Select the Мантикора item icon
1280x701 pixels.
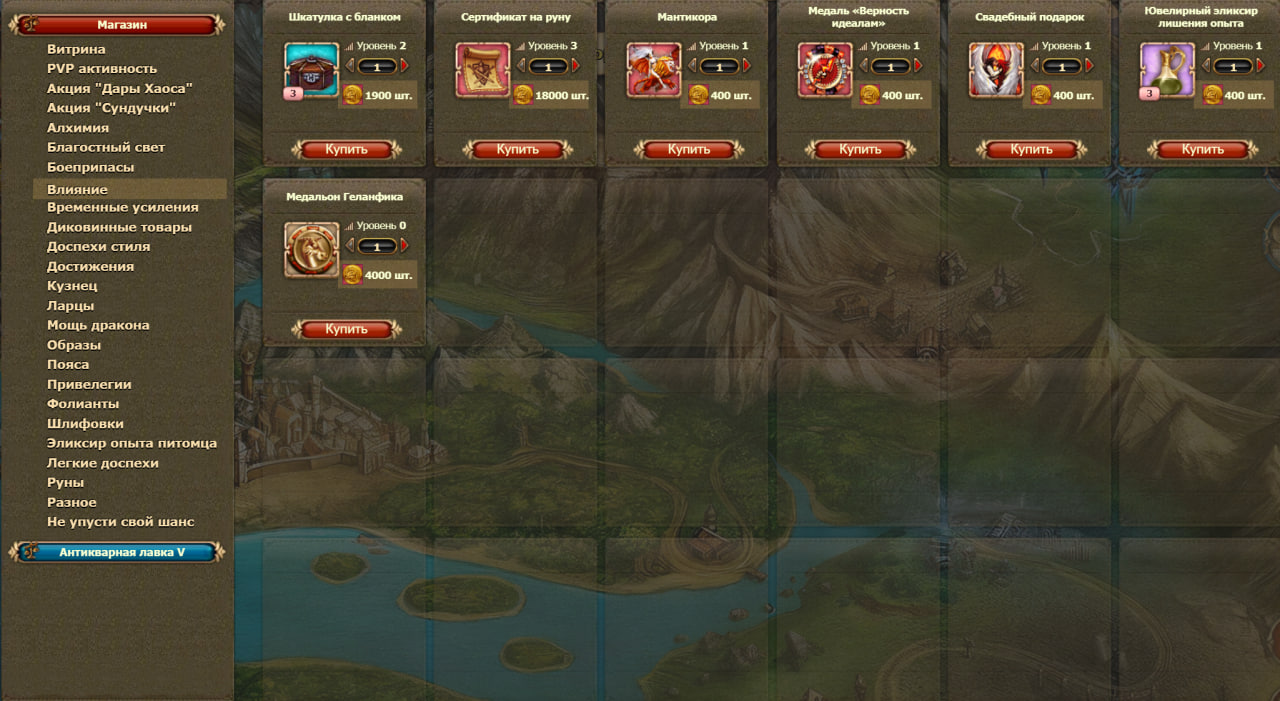click(x=654, y=70)
